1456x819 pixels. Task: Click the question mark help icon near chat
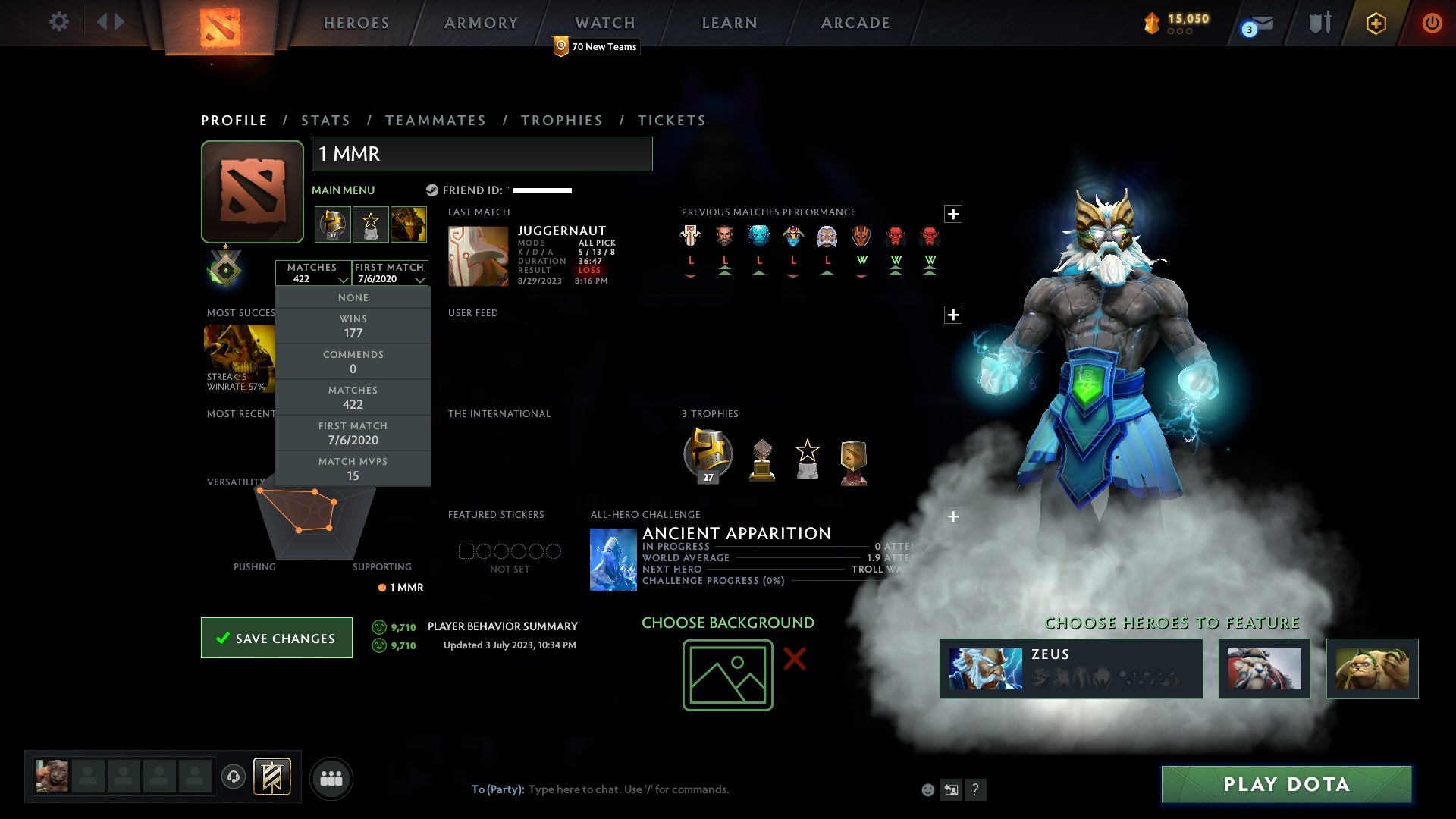click(x=976, y=789)
